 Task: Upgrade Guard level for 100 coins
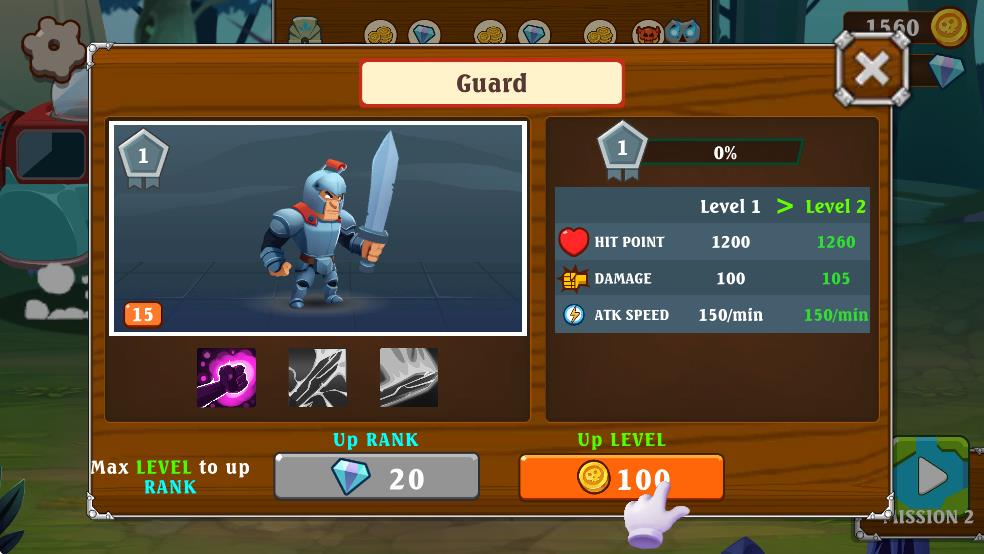pos(621,478)
